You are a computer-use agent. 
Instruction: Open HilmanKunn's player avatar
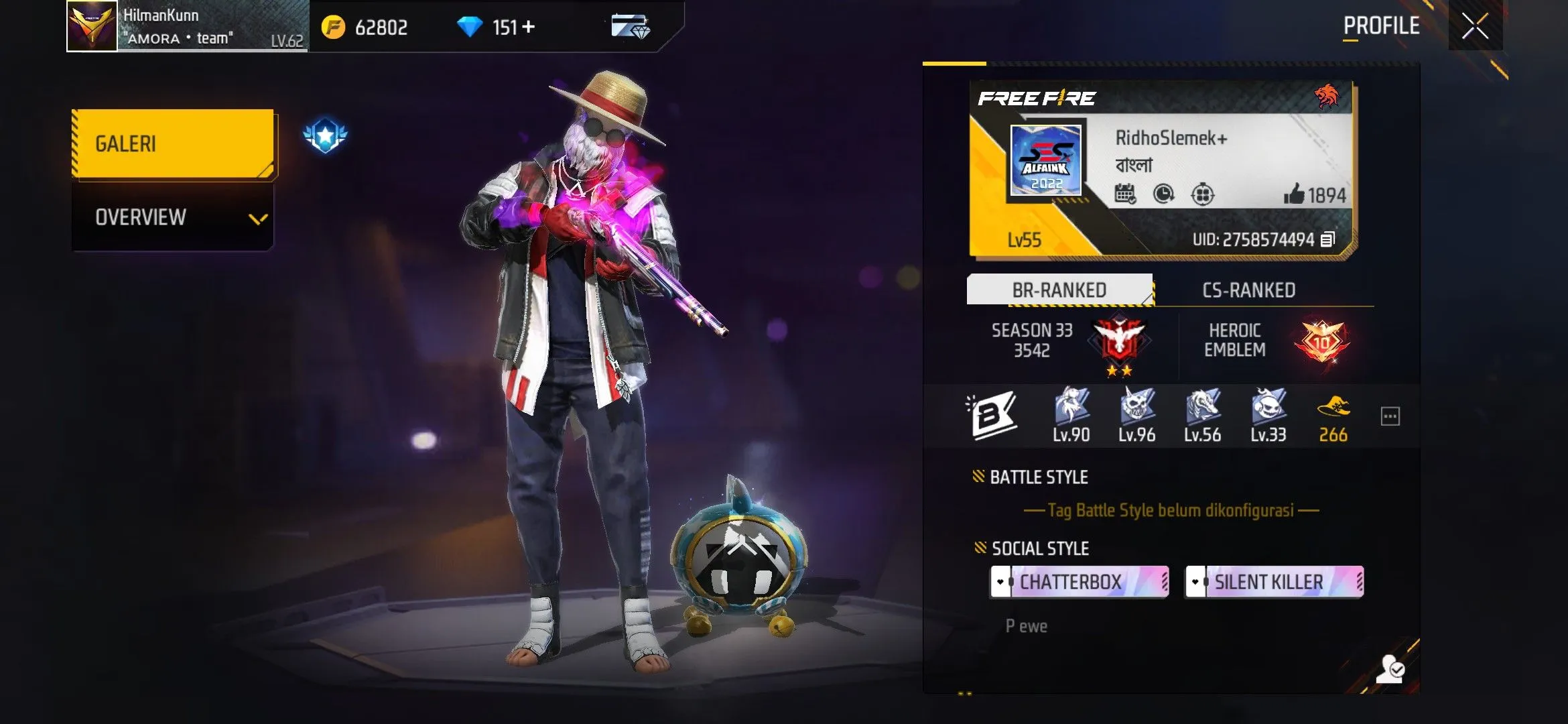pyautogui.click(x=92, y=26)
